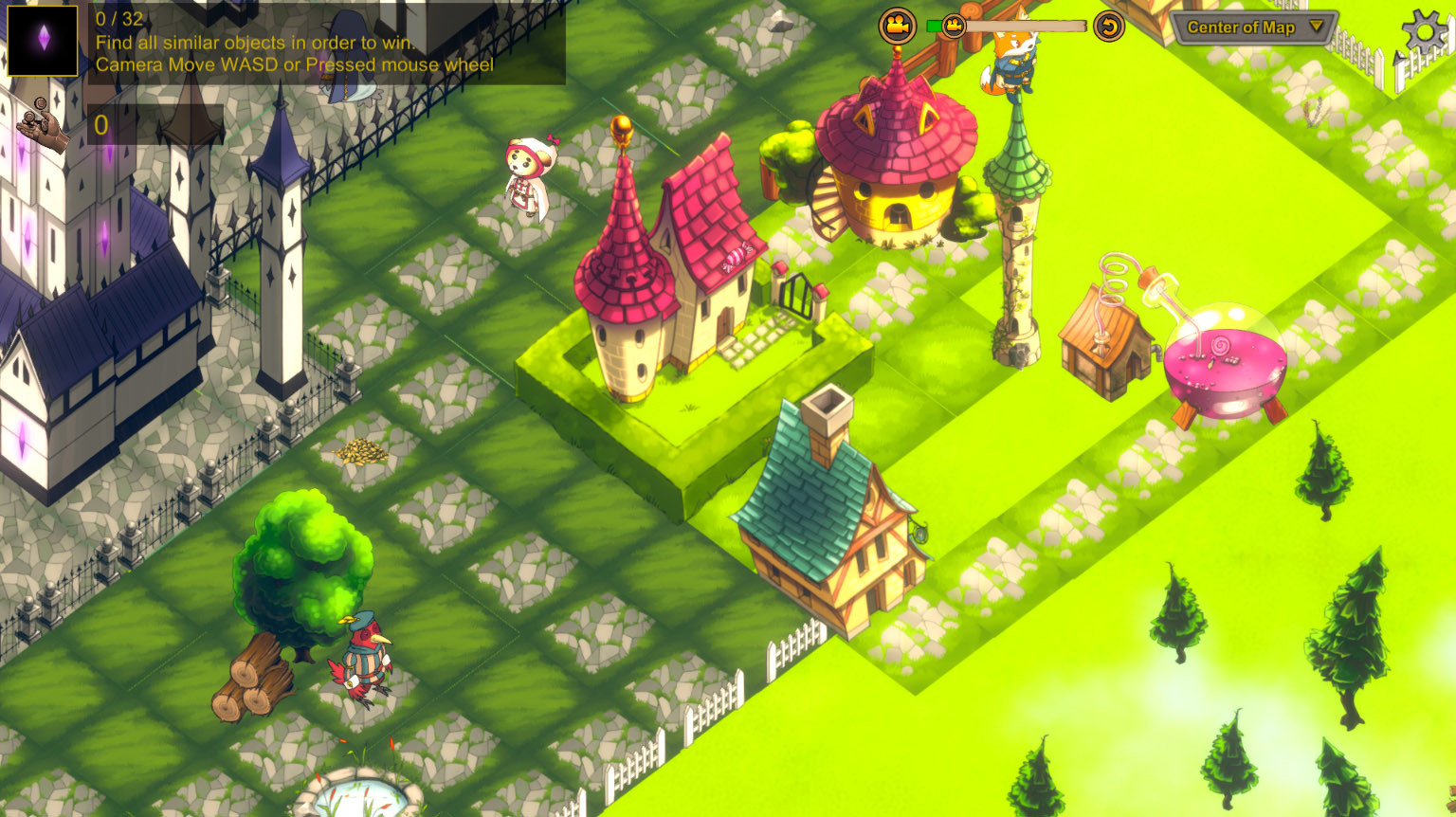The height and width of the screenshot is (817, 1456).
Task: Click the chevron arrow beside Center of Map
Action: (1316, 27)
